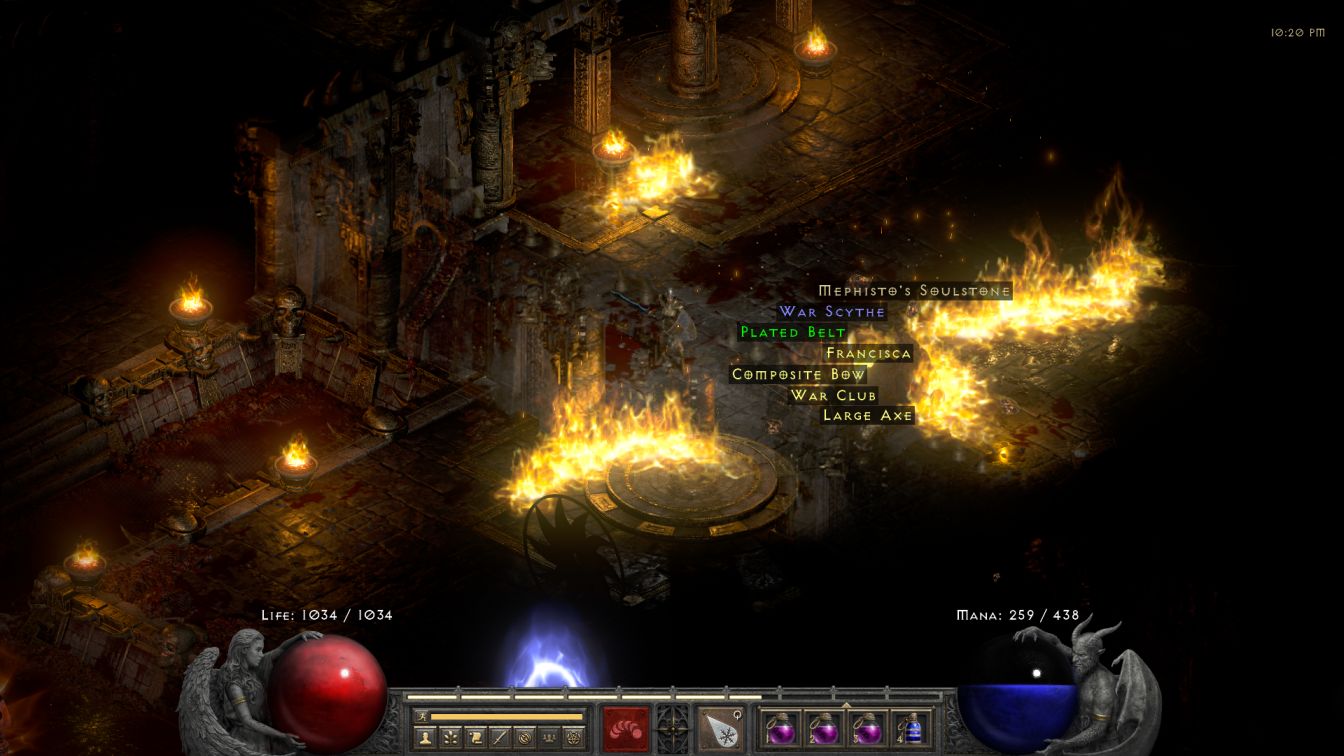This screenshot has height=756, width=1344.
Task: Pick up the Francisca item label
Action: 868,353
